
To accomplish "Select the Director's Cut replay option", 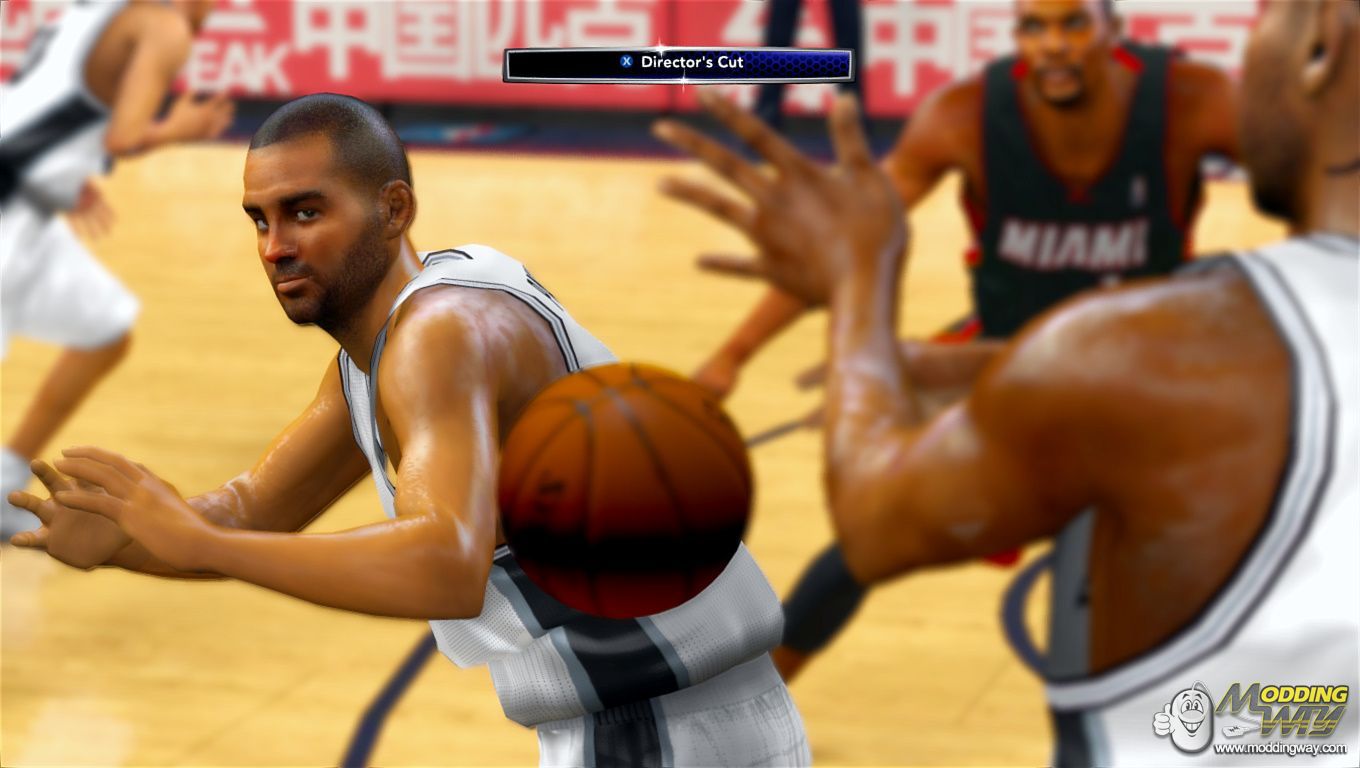I will tap(678, 64).
